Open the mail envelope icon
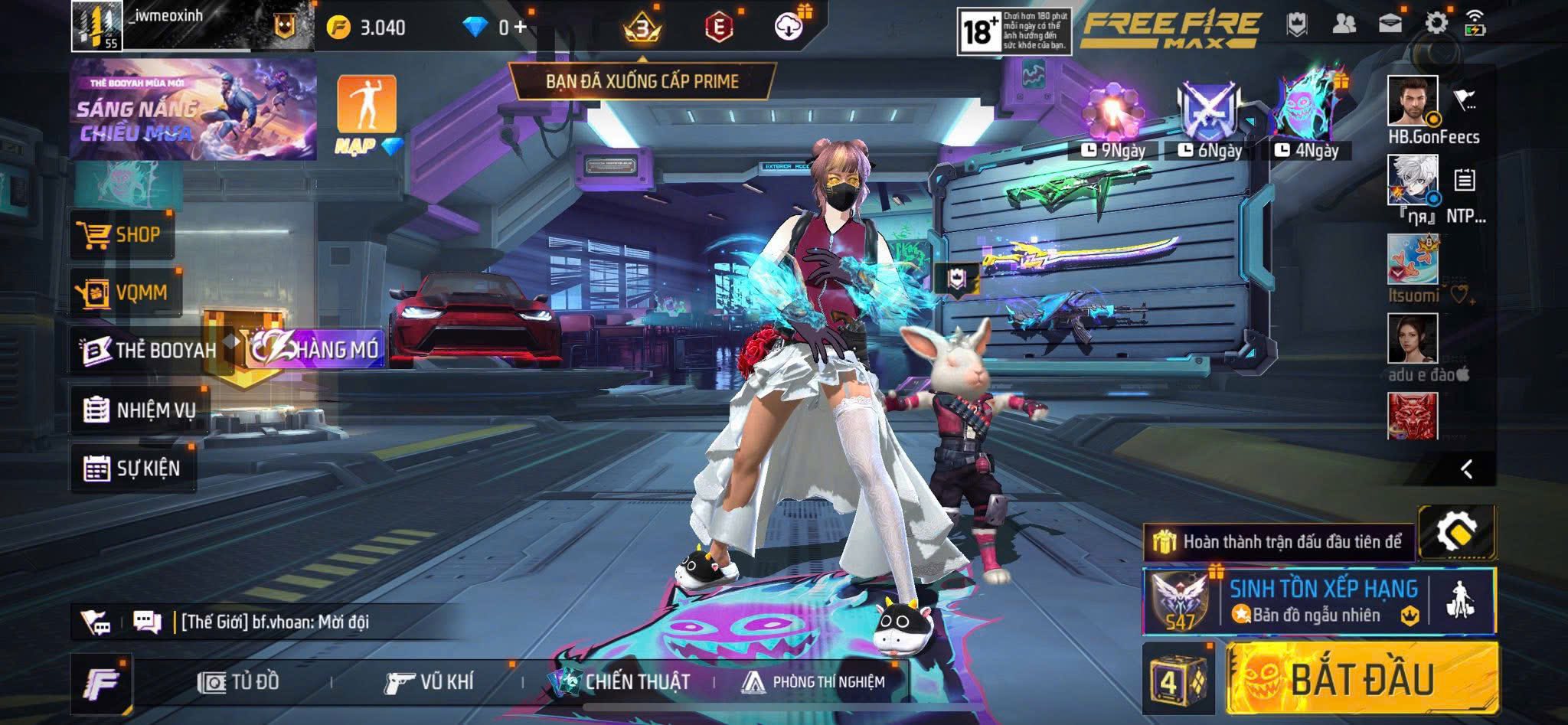 point(1390,23)
